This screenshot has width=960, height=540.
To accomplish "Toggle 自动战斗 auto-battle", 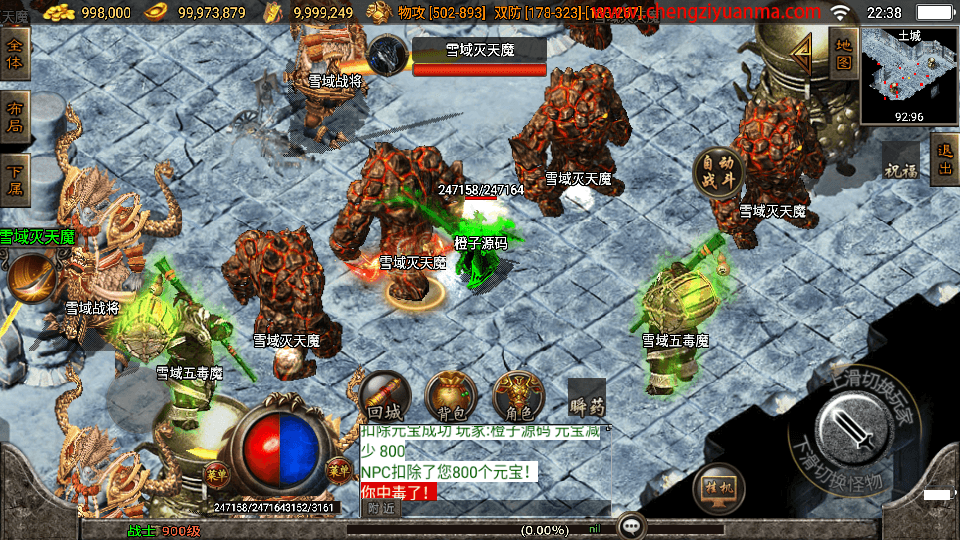I will click(x=718, y=173).
